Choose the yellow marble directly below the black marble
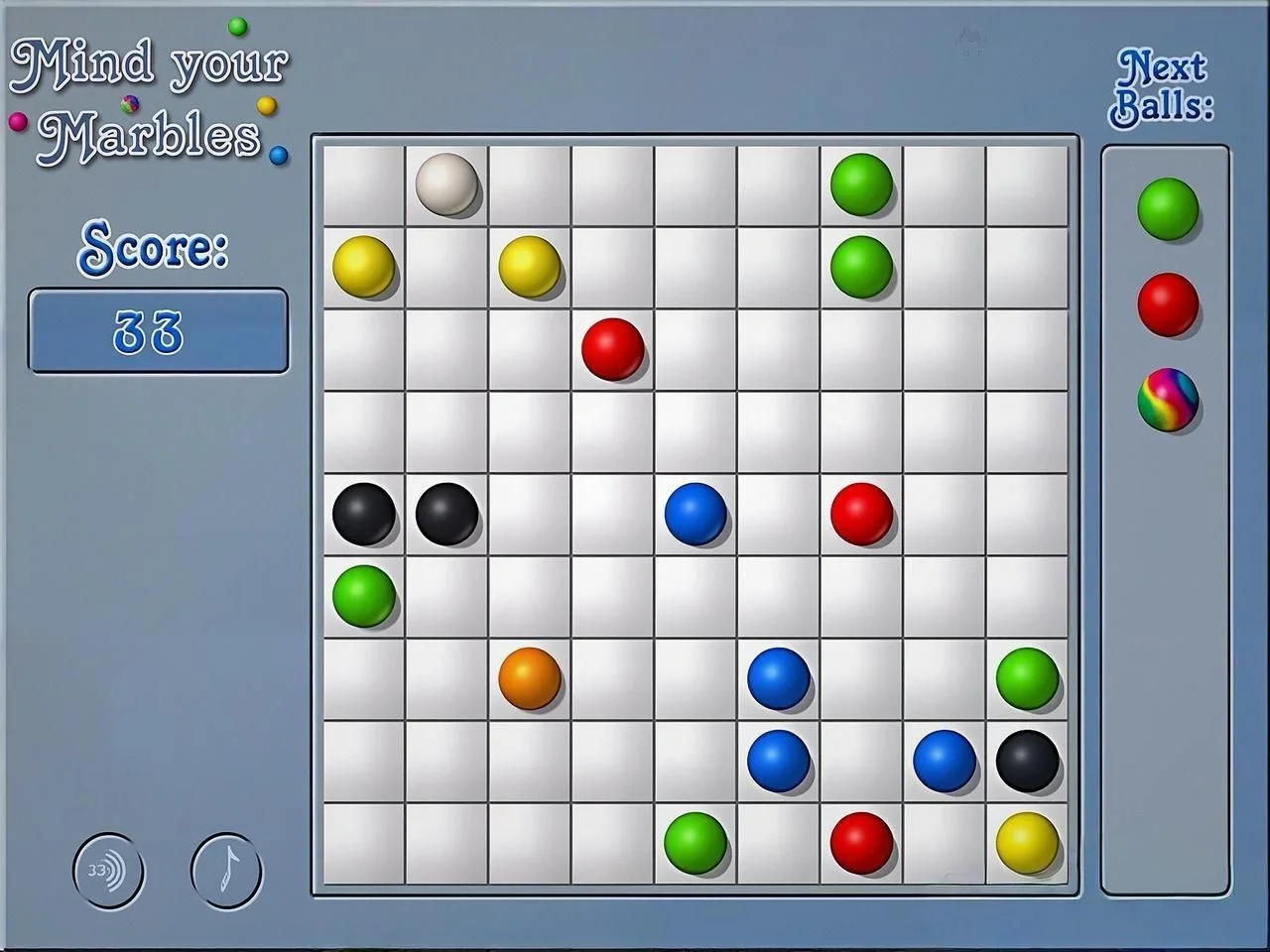The height and width of the screenshot is (952, 1270). 1027,843
